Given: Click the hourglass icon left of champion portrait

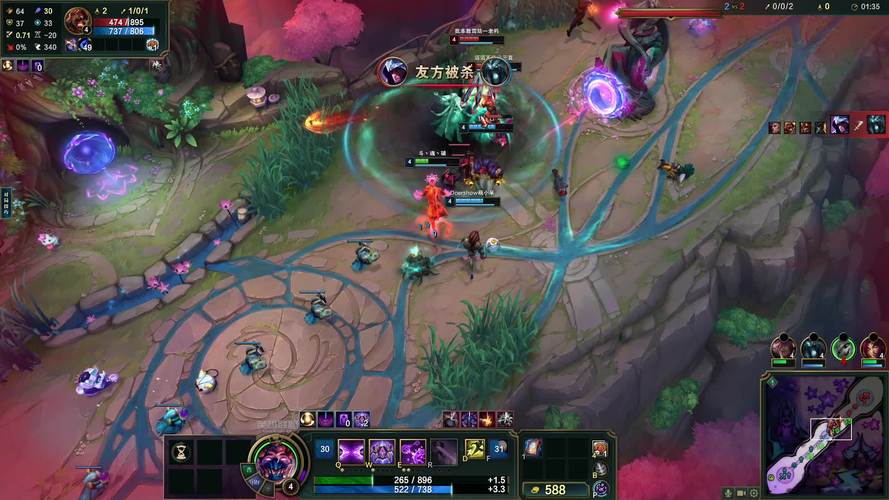Looking at the screenshot, I should (x=181, y=451).
